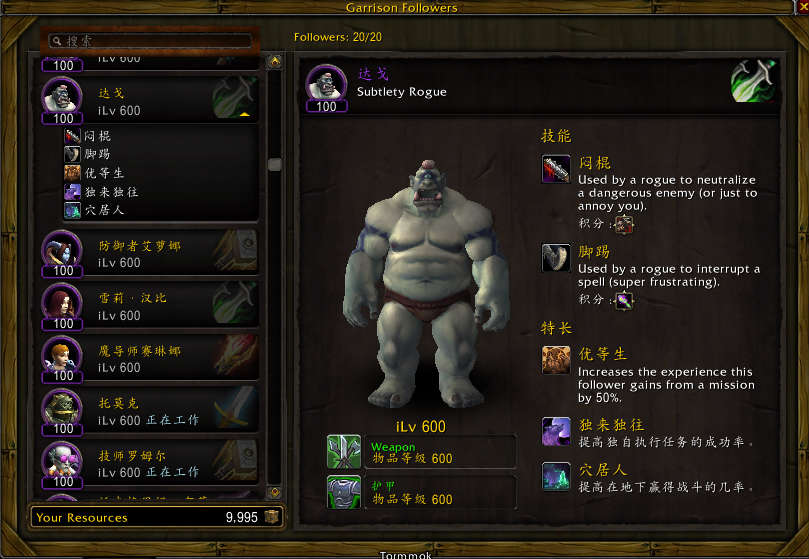
Task: Select follower 防御者艾萝娜
Action: pyautogui.click(x=150, y=254)
